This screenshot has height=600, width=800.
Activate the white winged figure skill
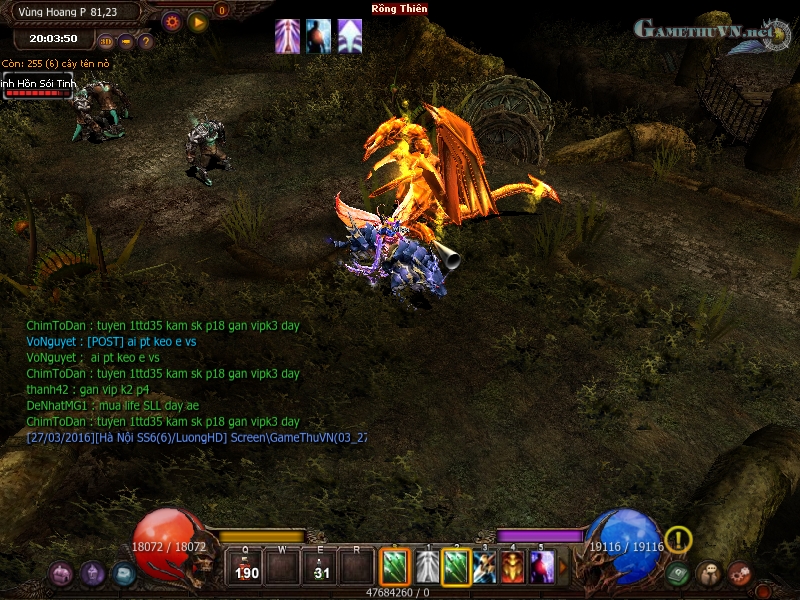[x=427, y=568]
